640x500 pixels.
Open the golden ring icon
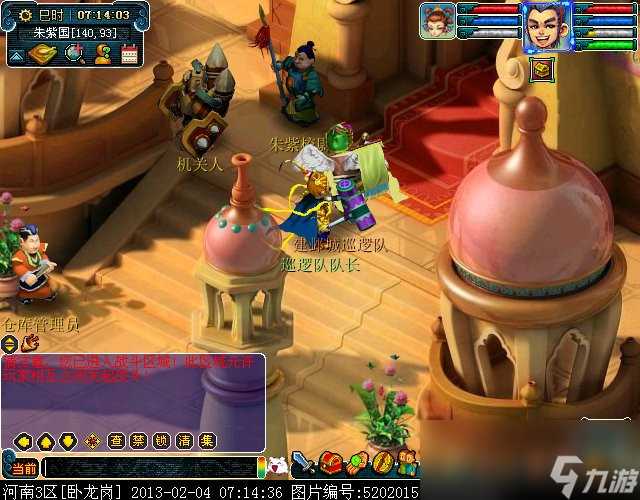(382, 463)
